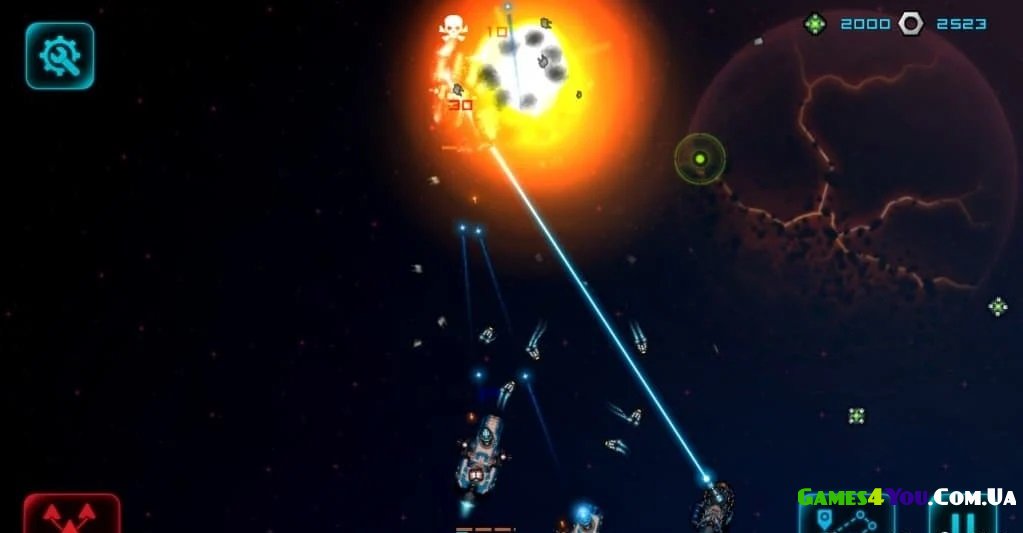Screen dimensions: 1023x533
Task: Activate the red arrows ability button
Action: pos(72,515)
